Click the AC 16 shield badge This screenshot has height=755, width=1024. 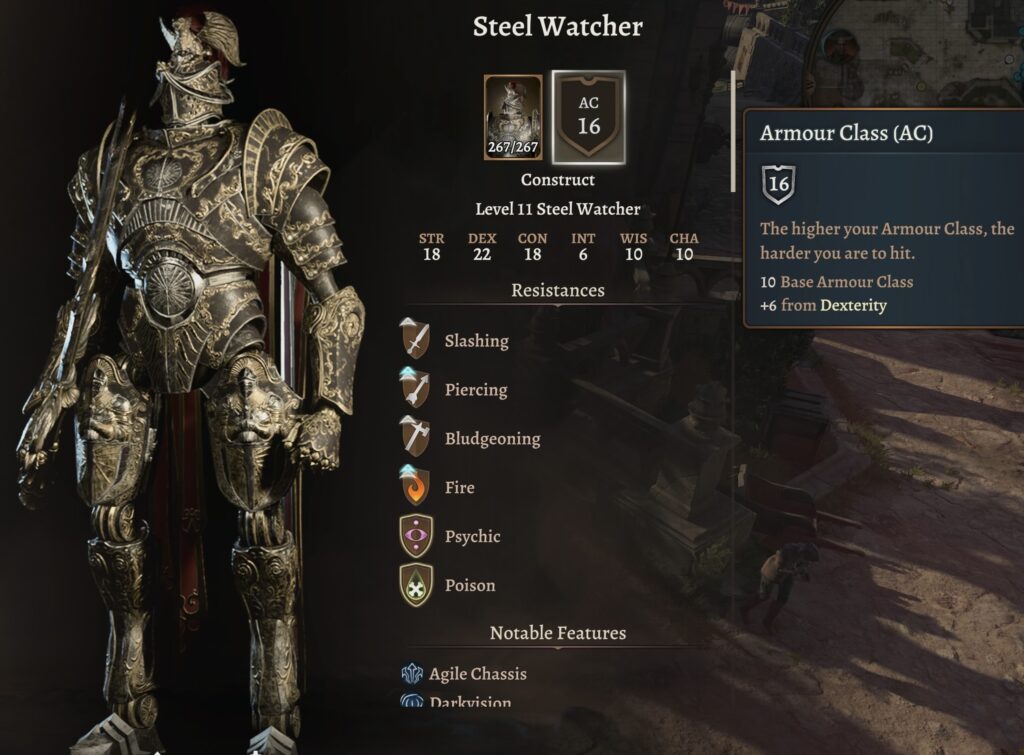[588, 118]
